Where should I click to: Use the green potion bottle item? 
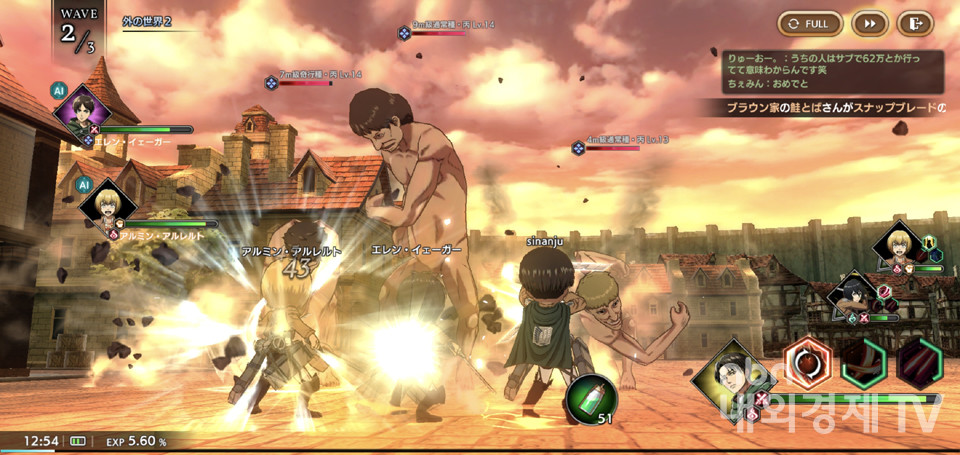click(590, 401)
